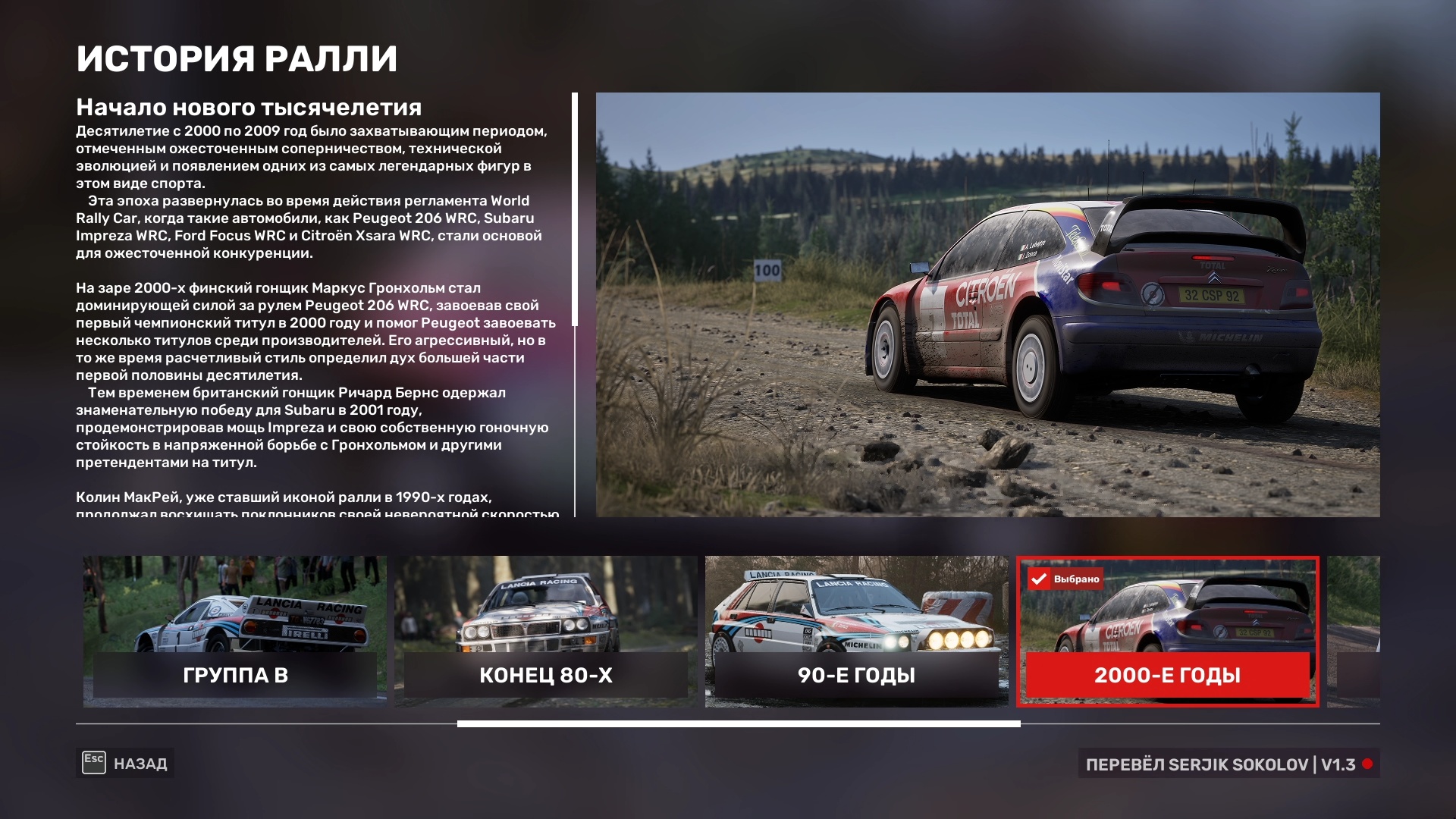This screenshot has width=1456, height=819.
Task: Click the horizontal era carousel scrollbar
Action: (738, 724)
